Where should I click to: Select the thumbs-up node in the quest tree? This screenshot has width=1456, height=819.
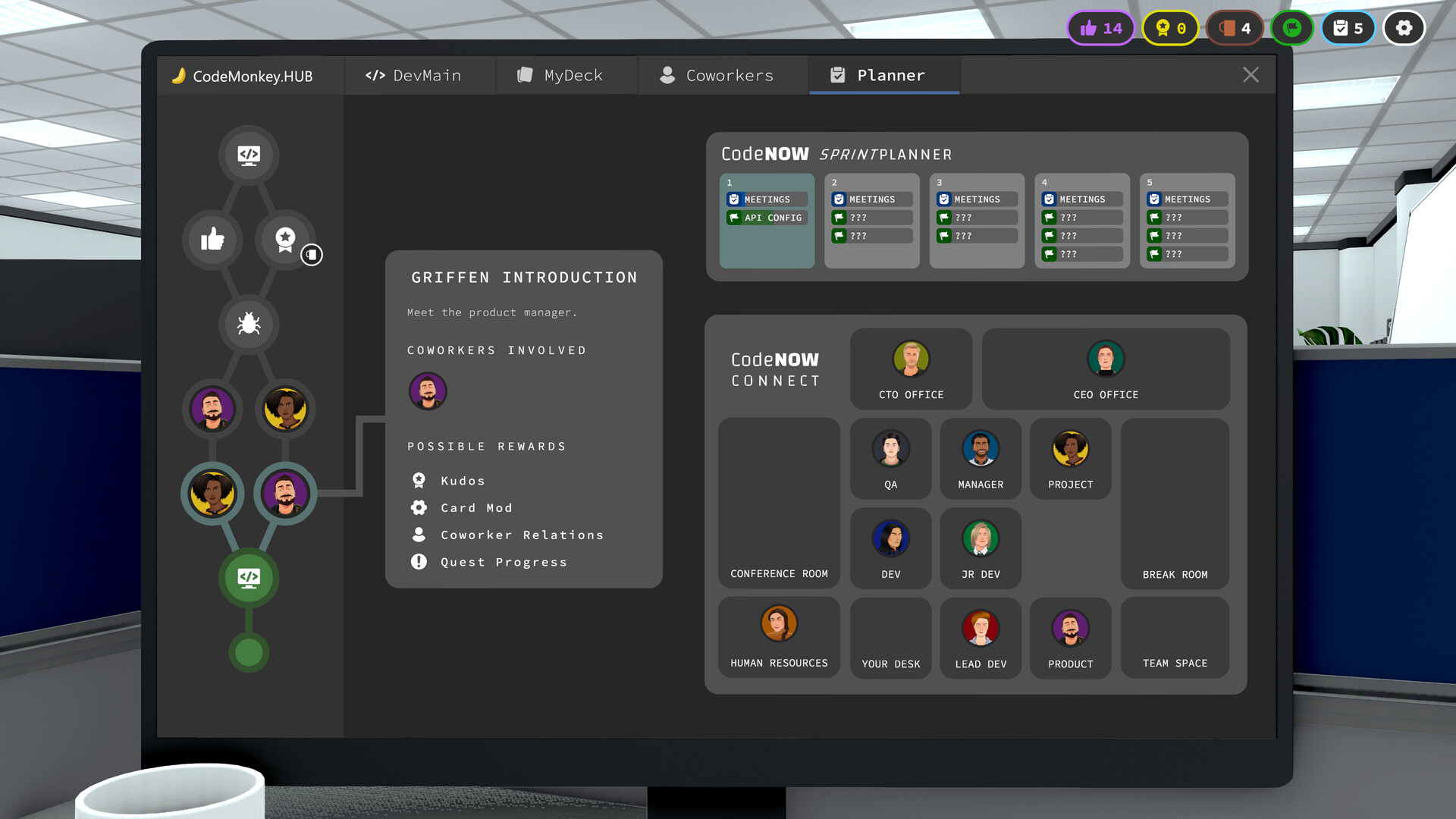[x=212, y=240]
